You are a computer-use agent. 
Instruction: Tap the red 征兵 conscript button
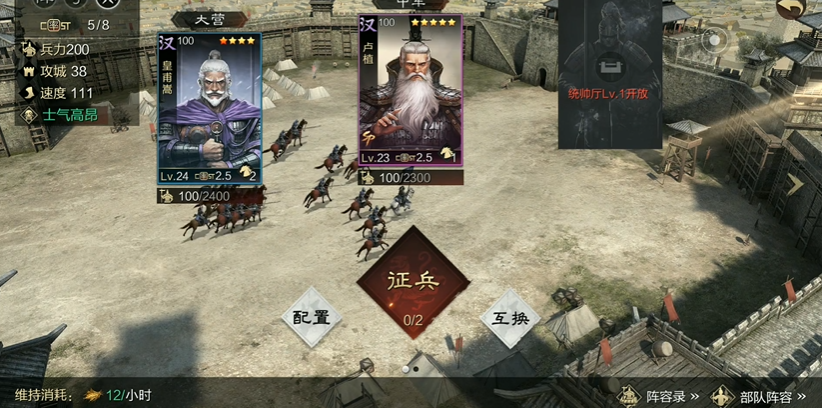click(x=413, y=282)
